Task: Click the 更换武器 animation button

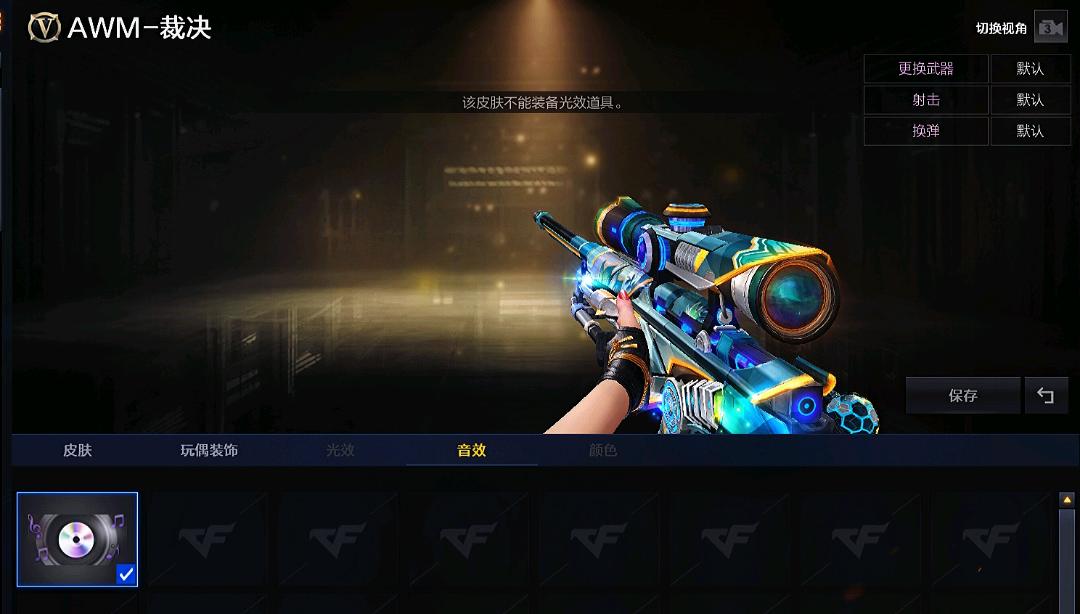Action: [x=926, y=69]
